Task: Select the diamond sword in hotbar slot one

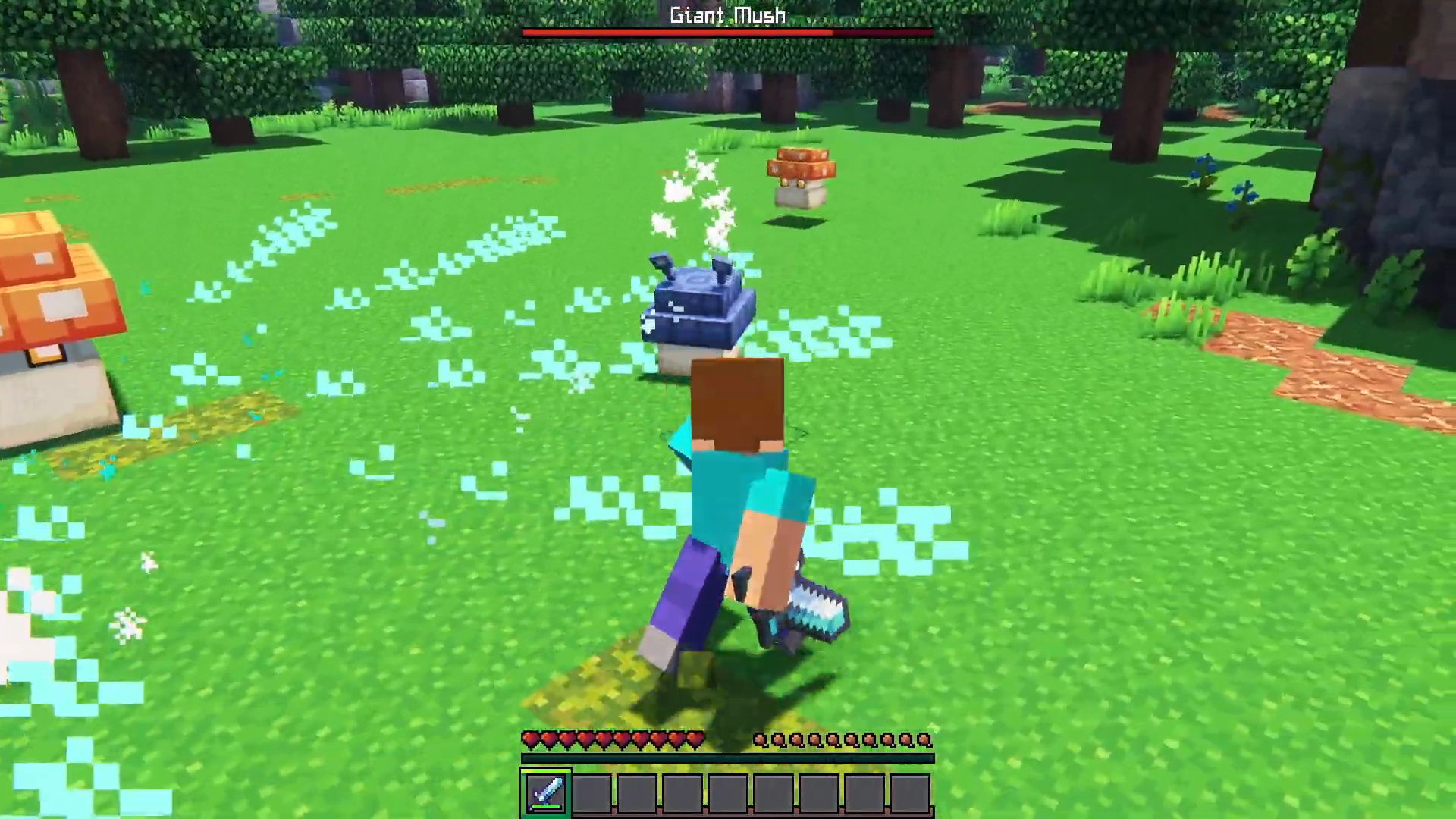Action: (546, 792)
